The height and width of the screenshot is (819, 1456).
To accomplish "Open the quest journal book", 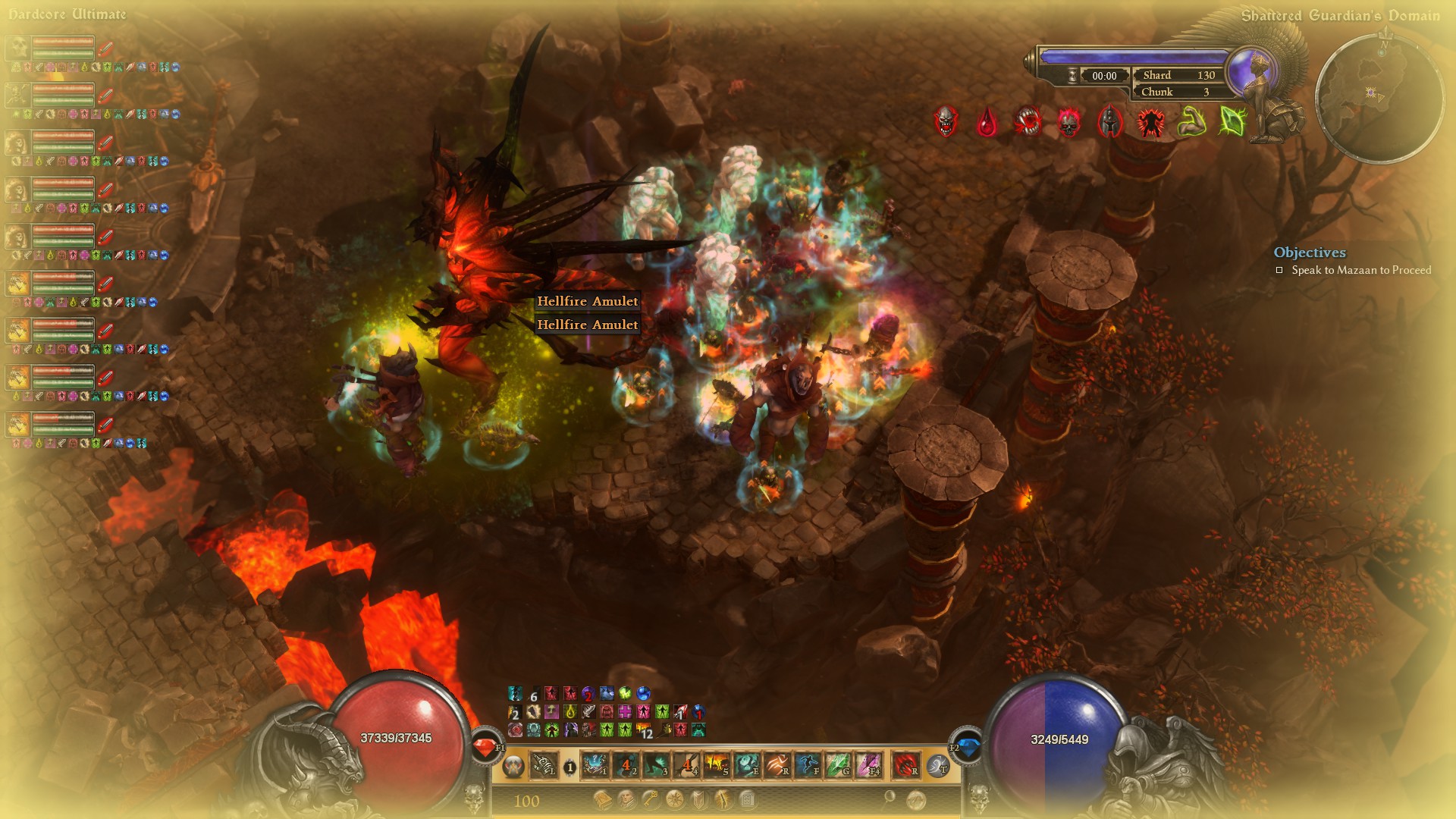I will click(603, 799).
